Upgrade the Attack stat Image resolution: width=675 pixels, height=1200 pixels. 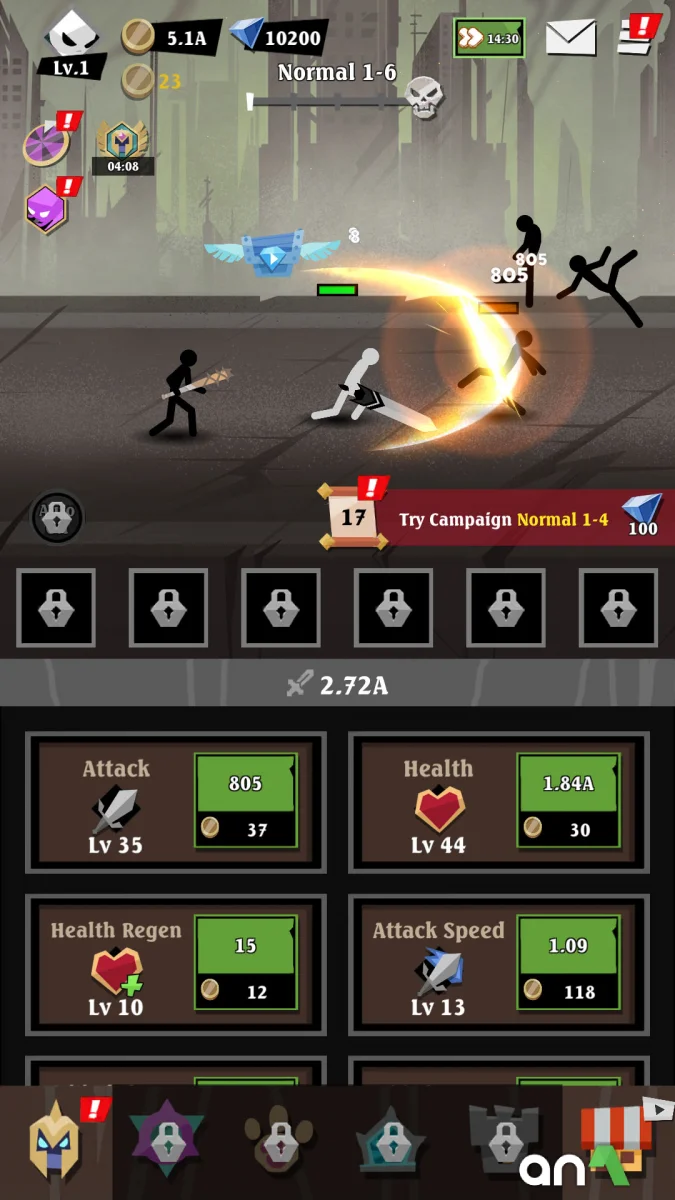click(245, 801)
